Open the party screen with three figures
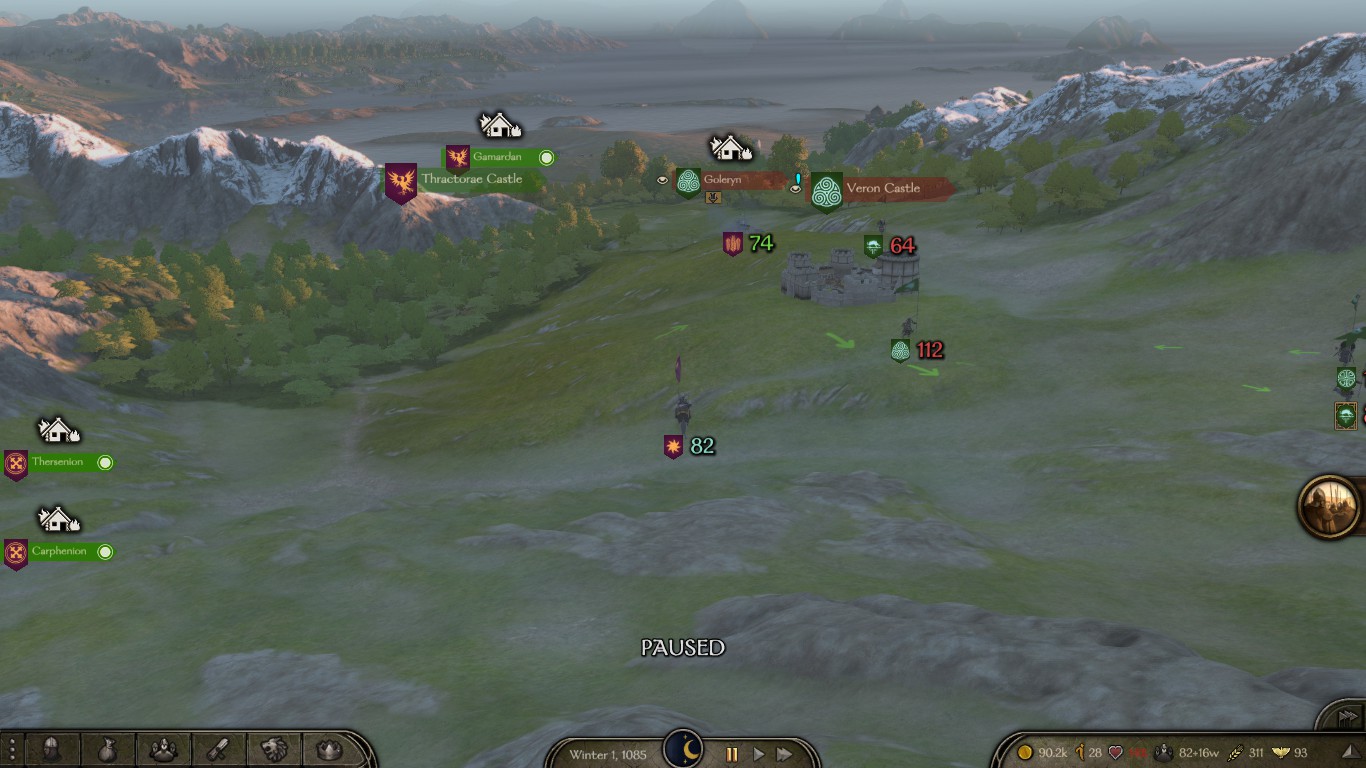1366x768 pixels. click(x=163, y=749)
